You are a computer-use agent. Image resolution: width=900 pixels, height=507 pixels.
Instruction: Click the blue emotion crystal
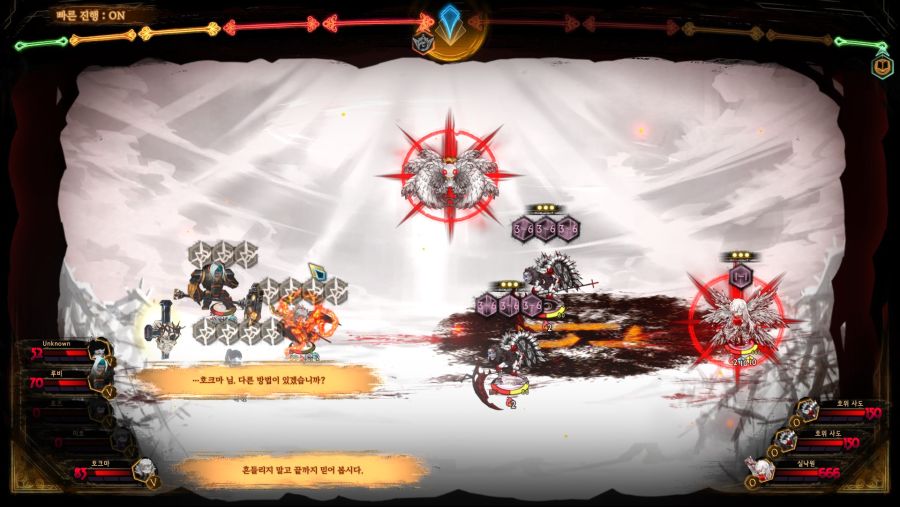(x=450, y=20)
